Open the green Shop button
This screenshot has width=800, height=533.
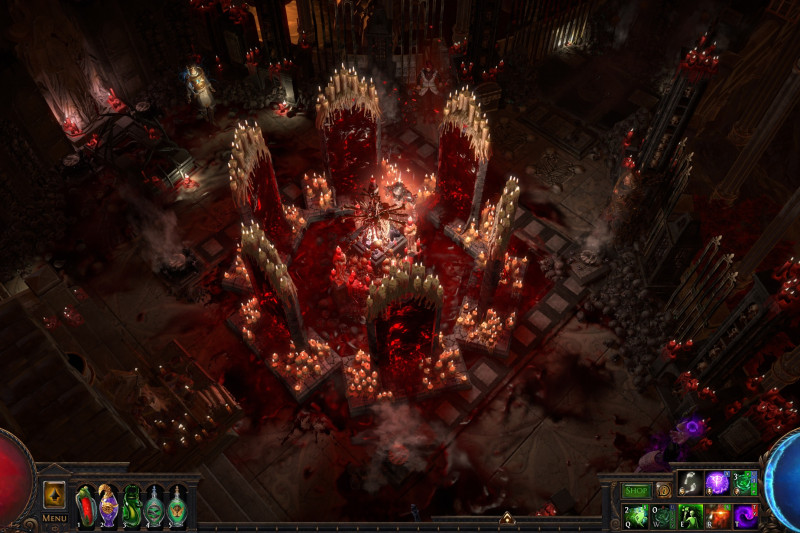(x=636, y=491)
